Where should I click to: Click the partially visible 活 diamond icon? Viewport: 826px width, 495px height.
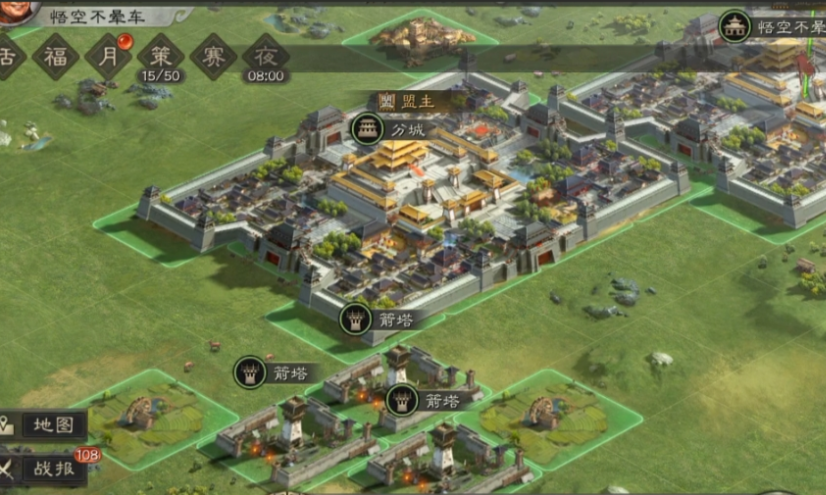click(9, 55)
